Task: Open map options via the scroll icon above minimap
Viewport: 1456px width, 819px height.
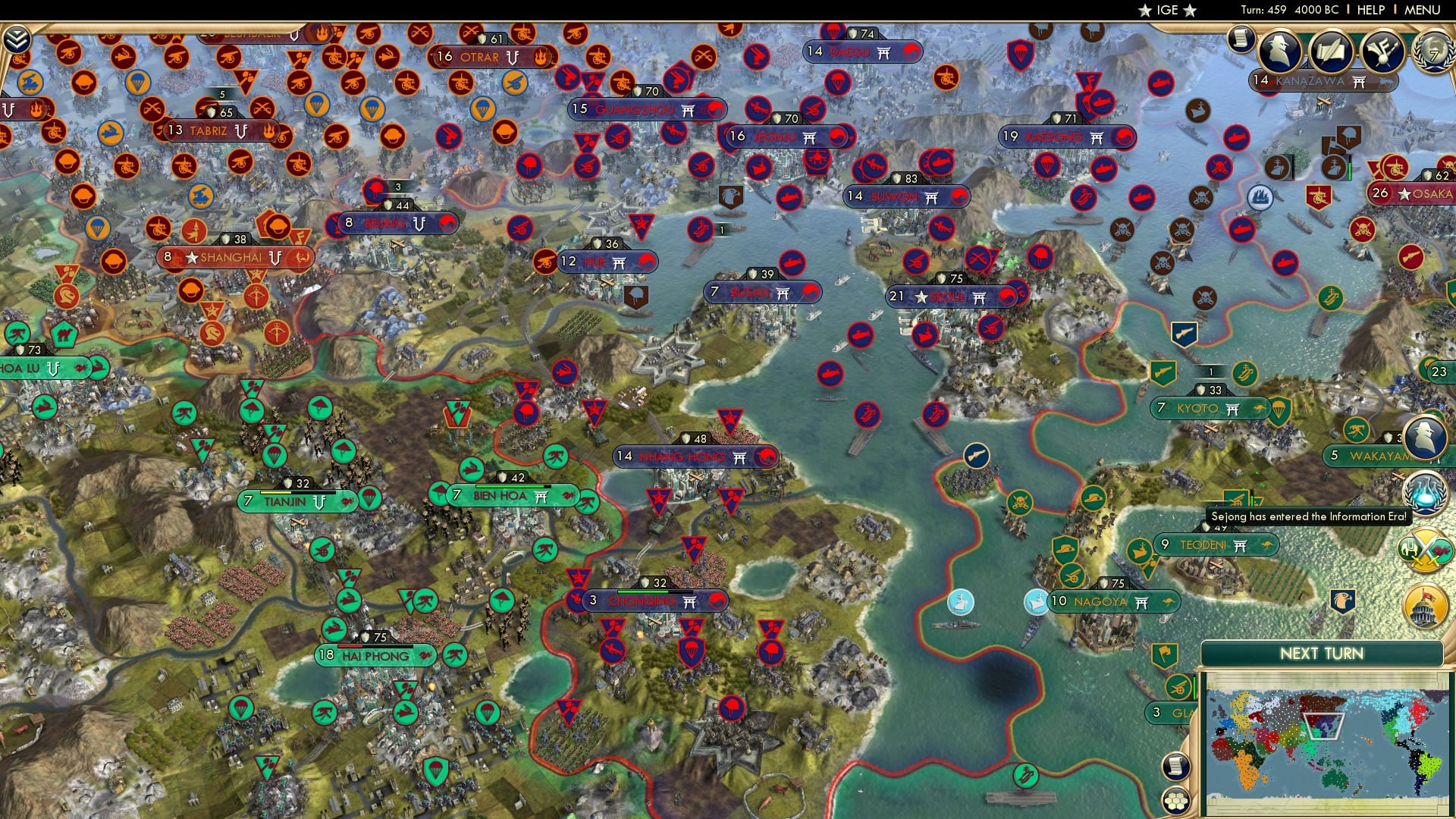Action: (x=1175, y=764)
